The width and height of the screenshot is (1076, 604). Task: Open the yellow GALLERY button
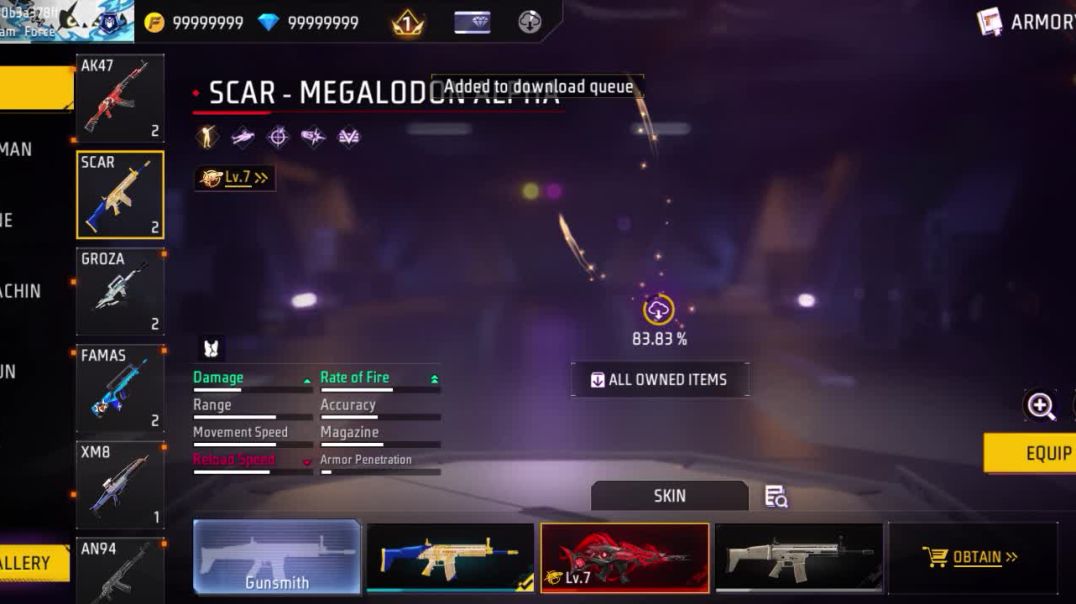[30, 563]
